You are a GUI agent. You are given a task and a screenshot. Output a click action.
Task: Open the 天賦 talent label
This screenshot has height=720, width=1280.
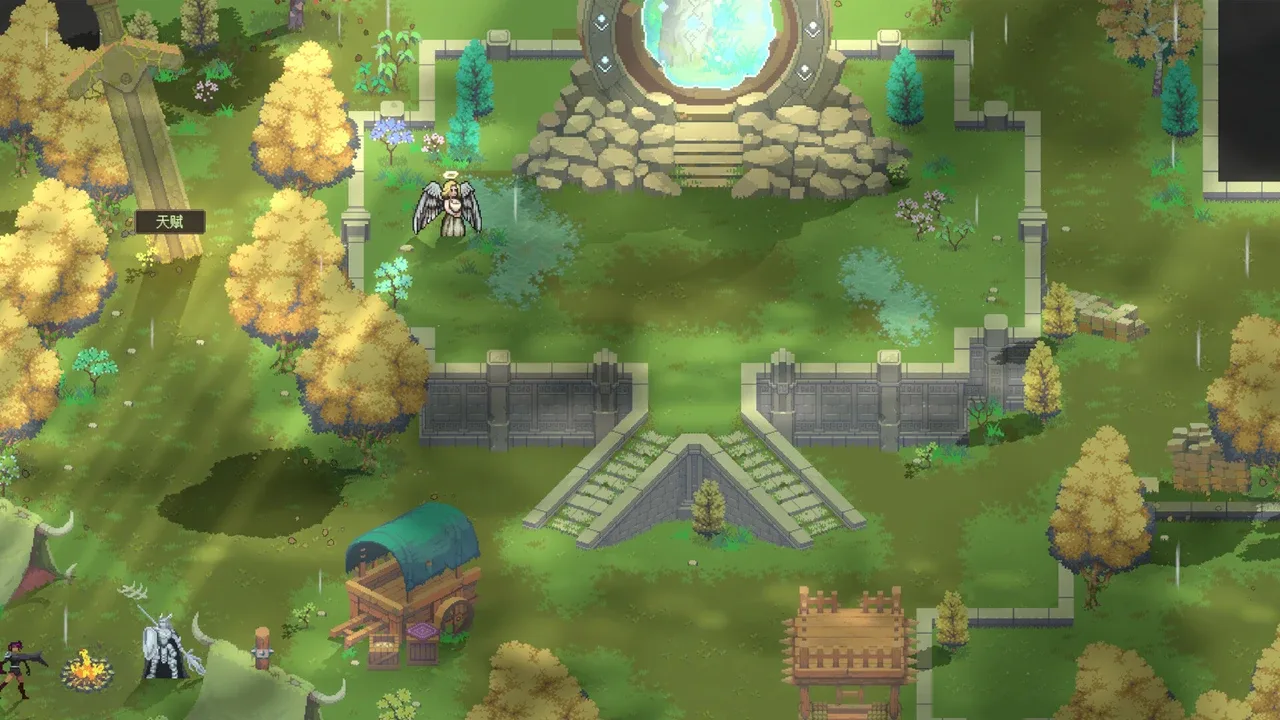pos(170,222)
